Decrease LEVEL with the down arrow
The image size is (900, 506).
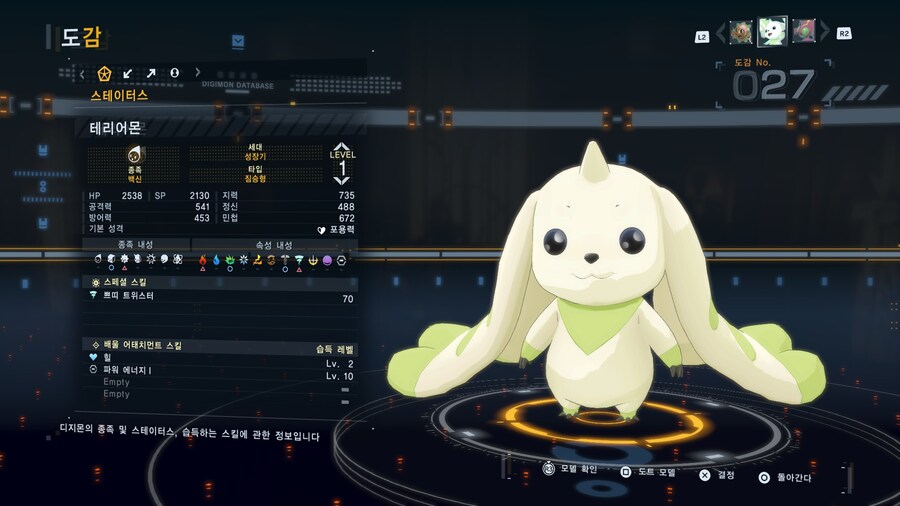point(342,180)
